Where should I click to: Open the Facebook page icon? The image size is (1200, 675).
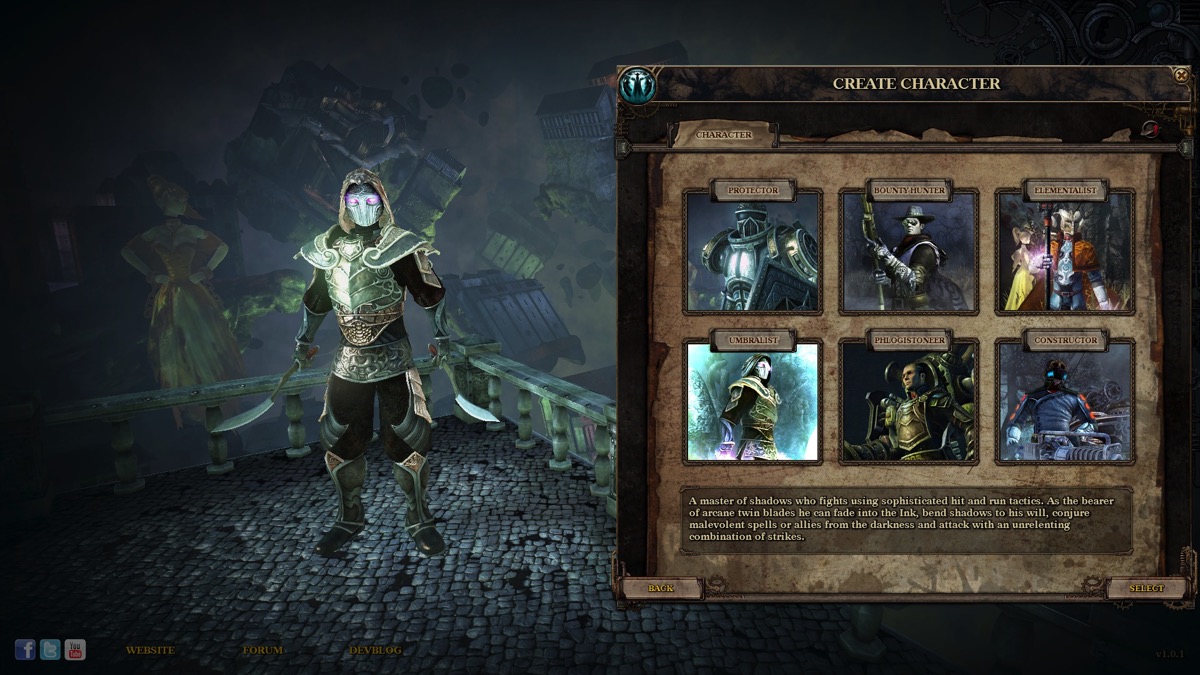[25, 650]
